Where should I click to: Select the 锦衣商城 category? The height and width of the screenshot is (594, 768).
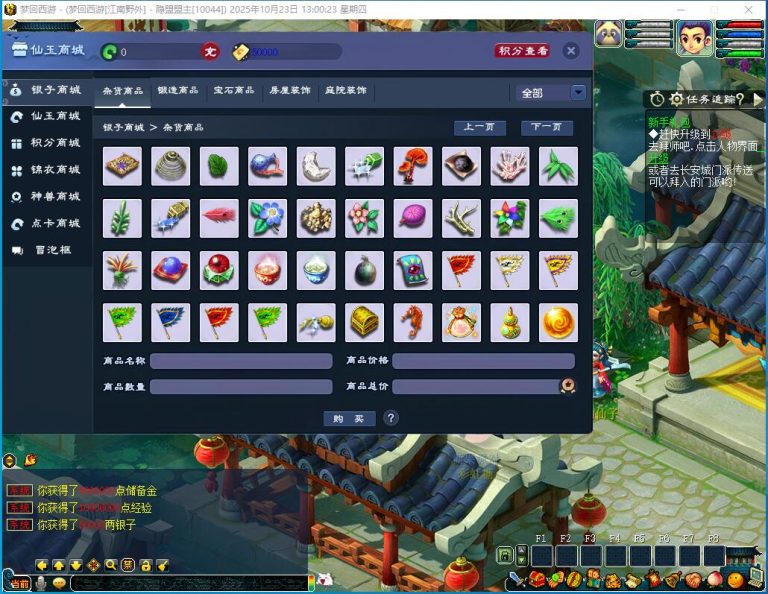coord(47,170)
